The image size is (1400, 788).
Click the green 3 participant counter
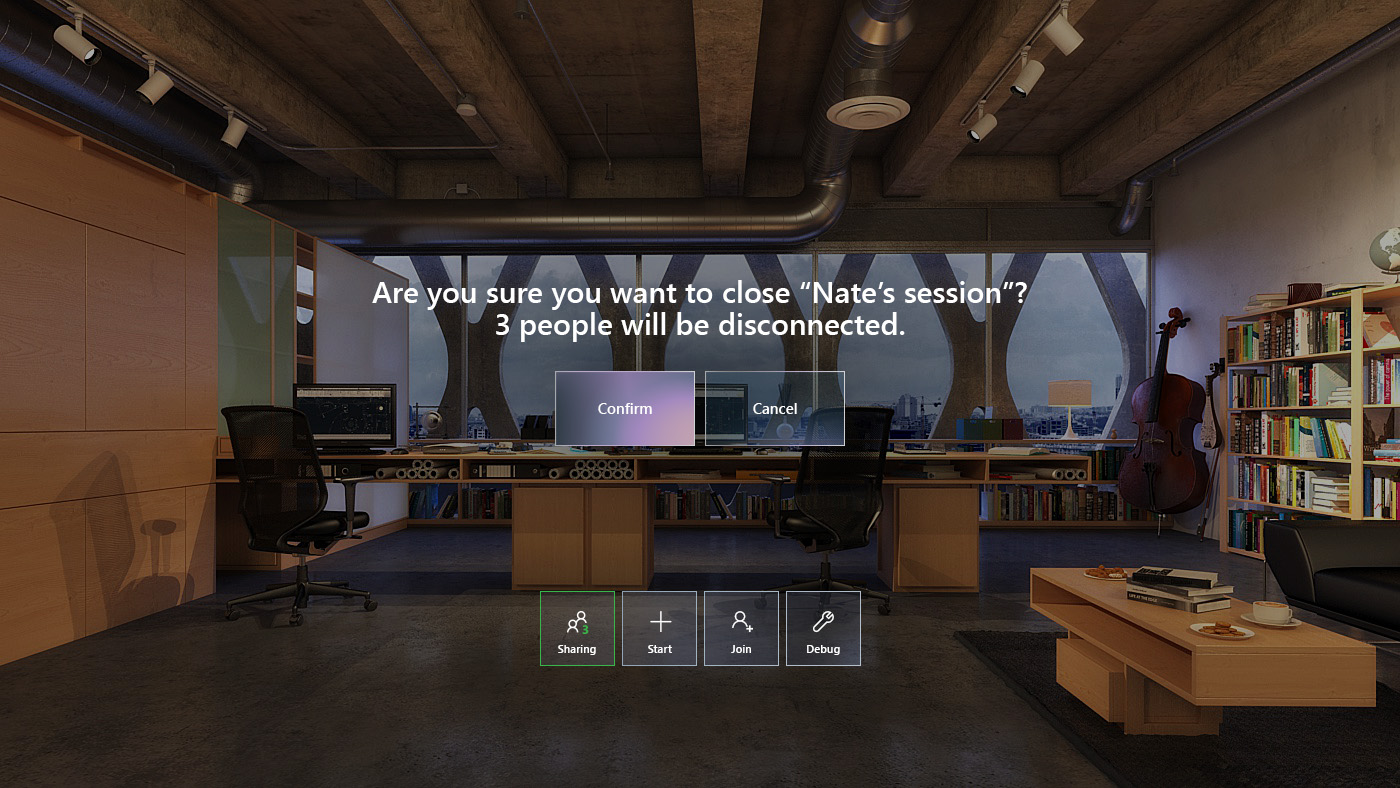[x=584, y=629]
